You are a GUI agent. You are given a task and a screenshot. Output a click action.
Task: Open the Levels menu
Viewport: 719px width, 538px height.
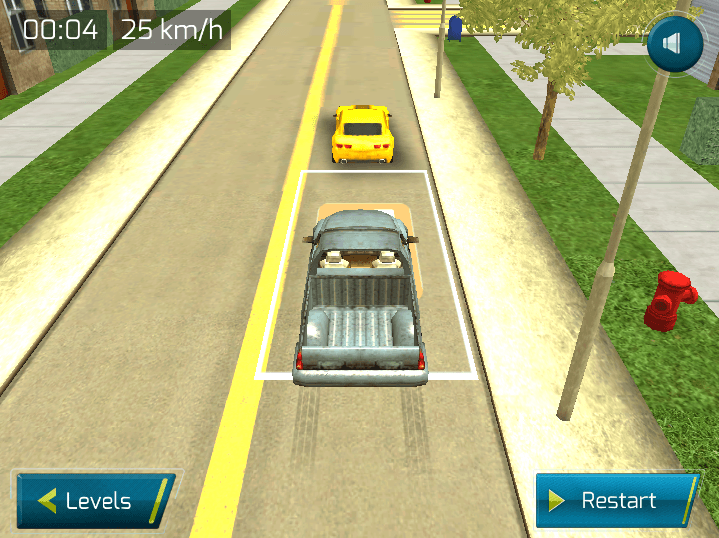click(x=93, y=500)
